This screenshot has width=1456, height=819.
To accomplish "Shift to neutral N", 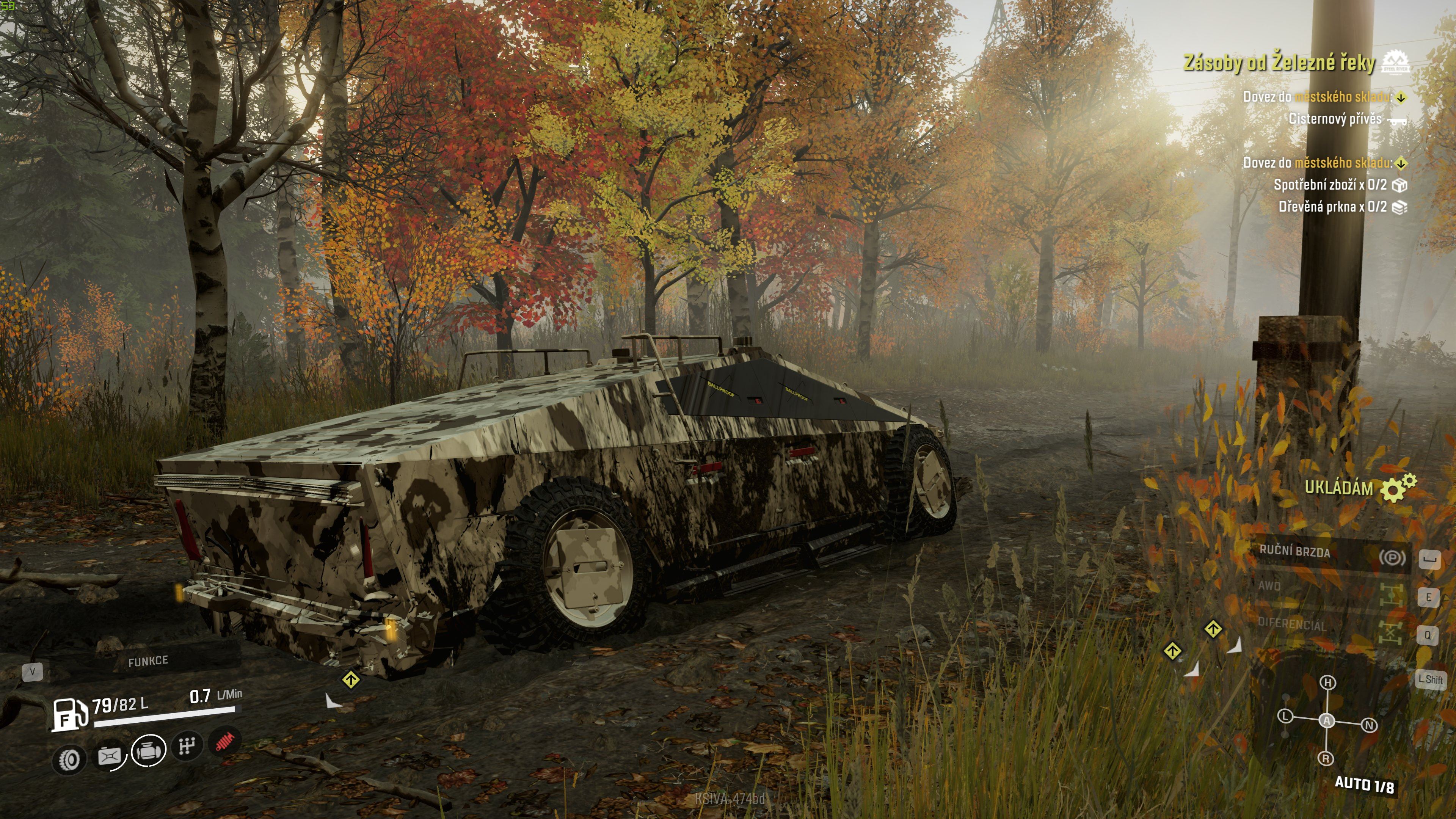I will point(1369,725).
